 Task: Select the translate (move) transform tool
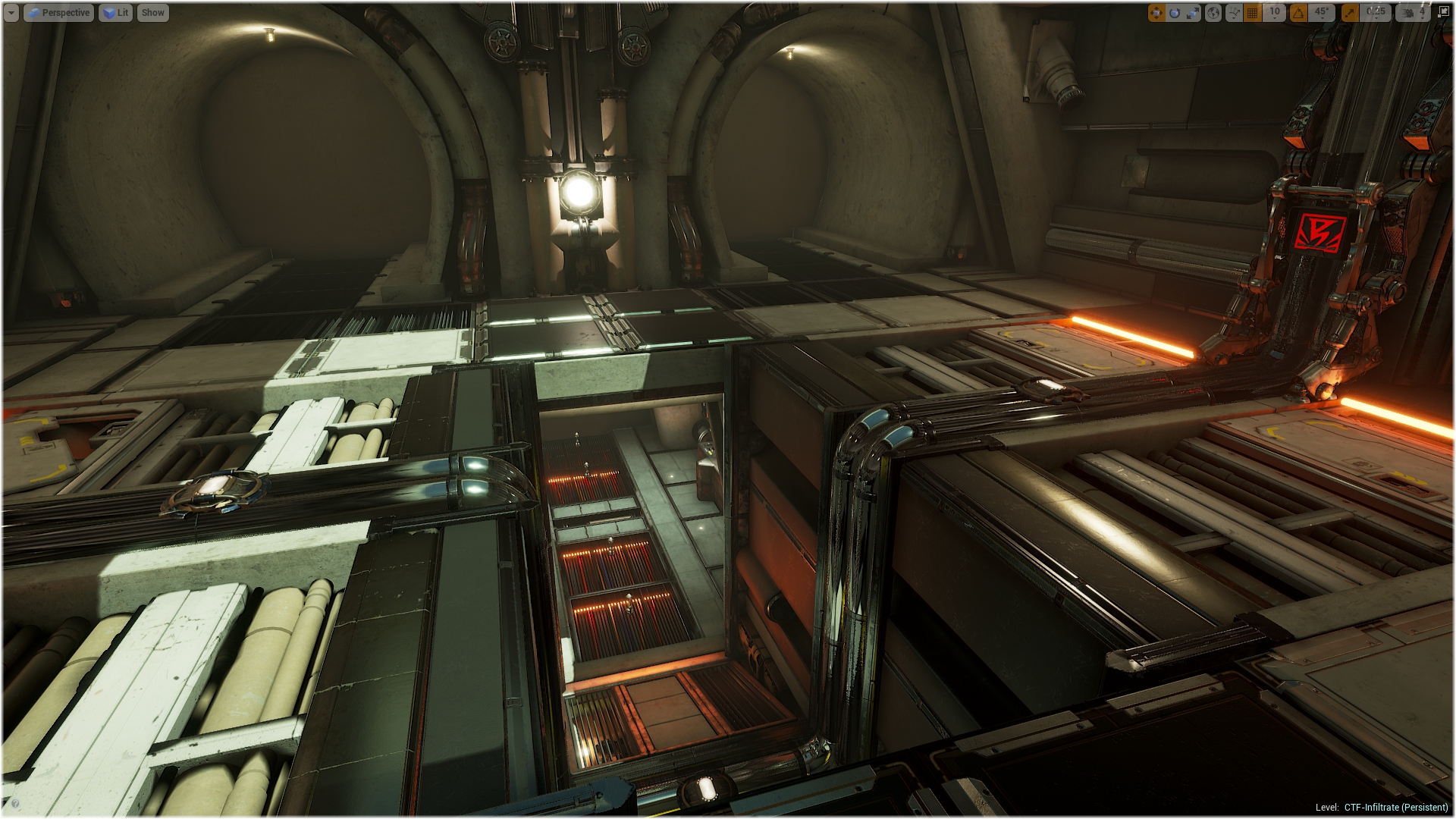pos(1156,13)
